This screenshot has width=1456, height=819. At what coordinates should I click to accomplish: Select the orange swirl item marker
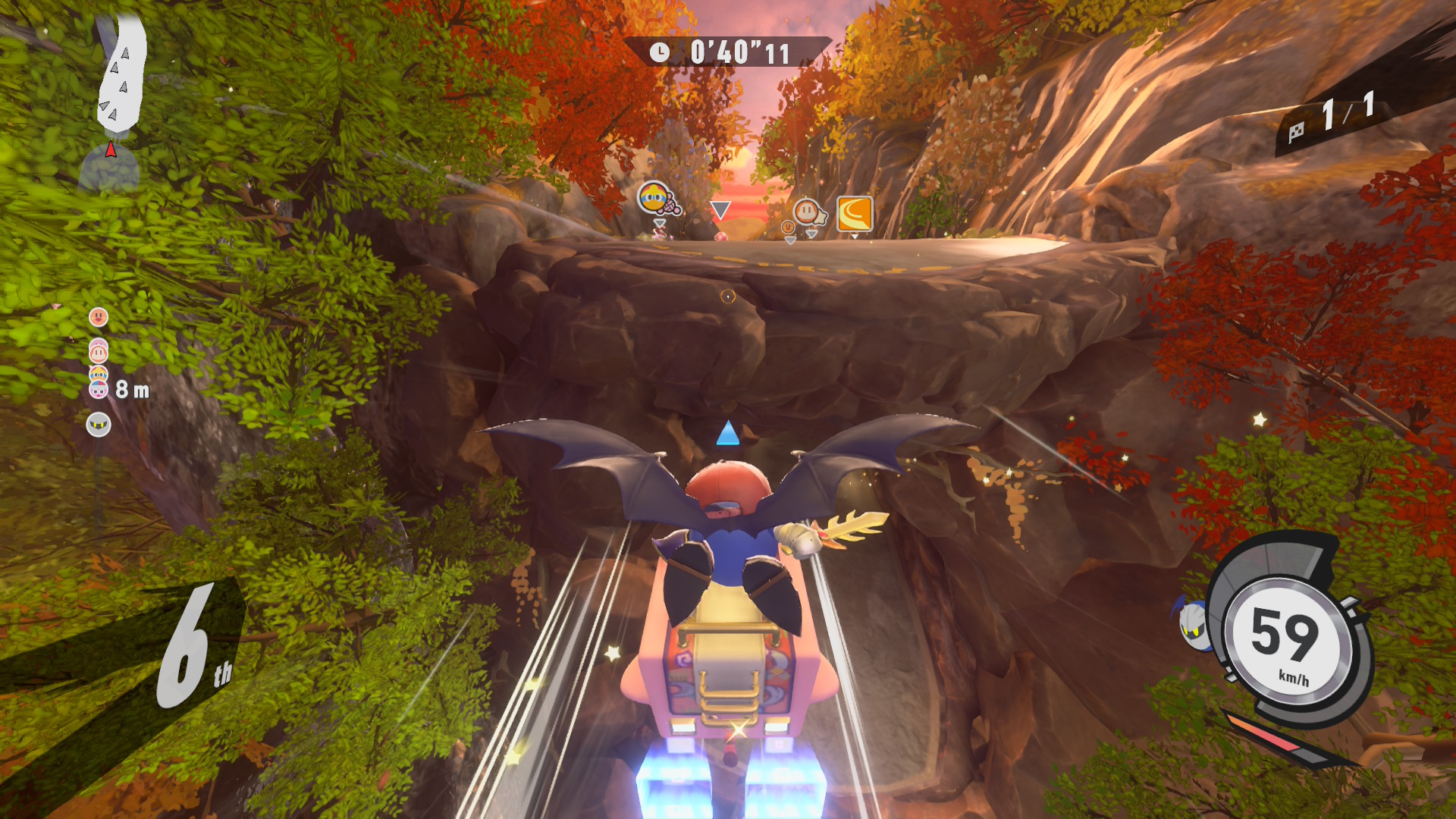click(855, 213)
